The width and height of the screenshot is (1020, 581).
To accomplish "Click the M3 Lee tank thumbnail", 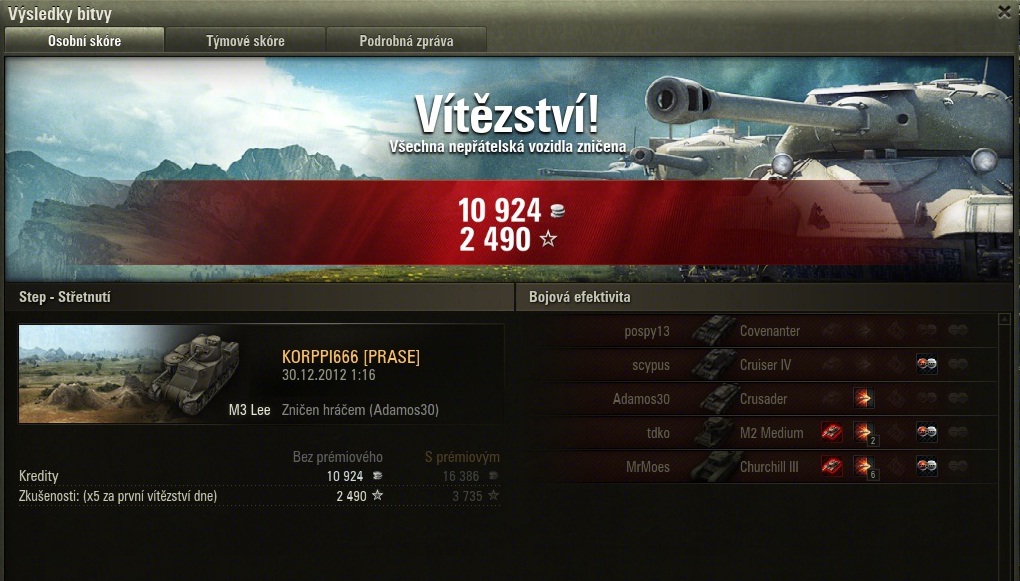I will pyautogui.click(x=146, y=374).
